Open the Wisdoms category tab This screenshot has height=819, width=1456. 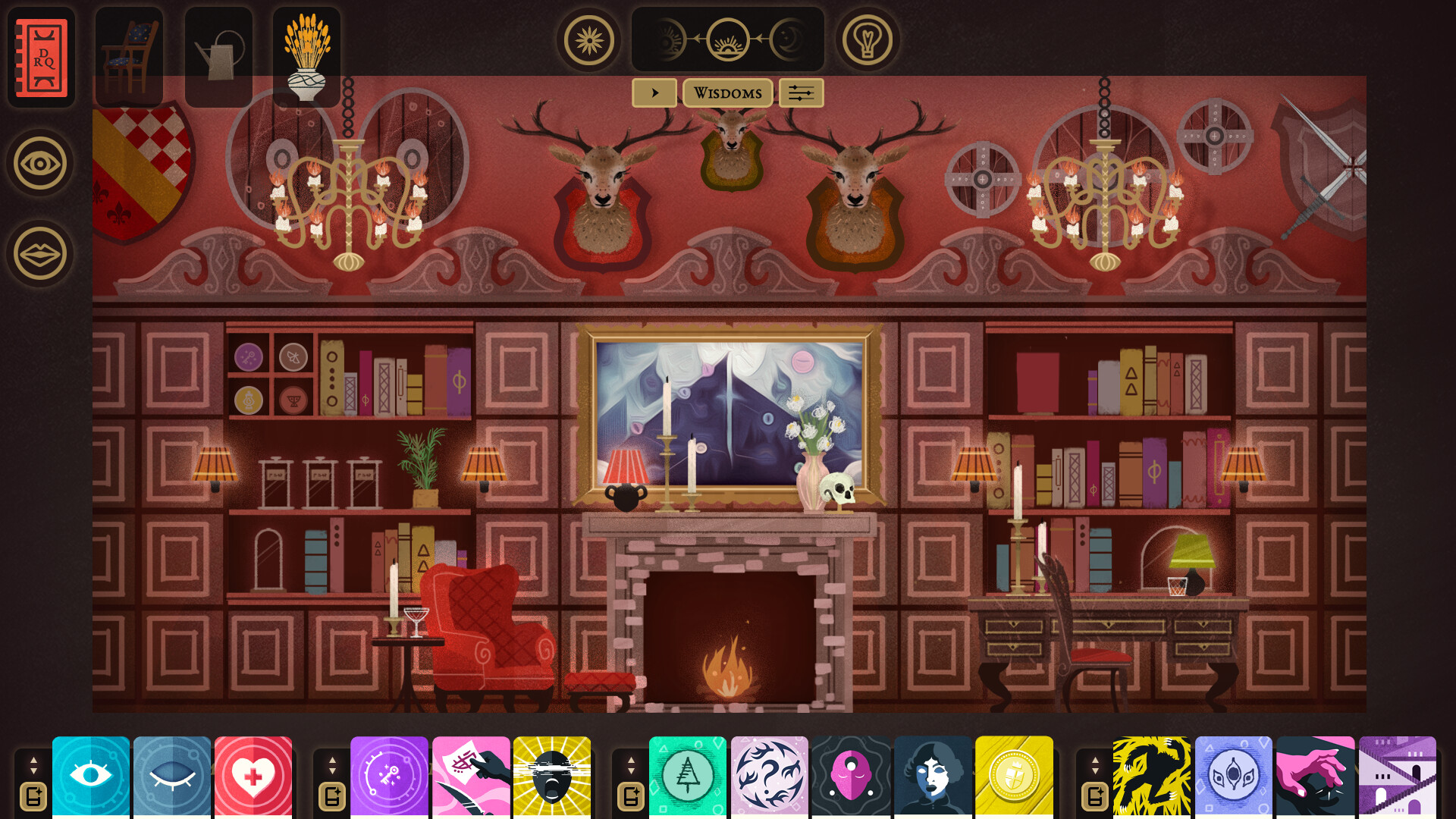coord(726,93)
